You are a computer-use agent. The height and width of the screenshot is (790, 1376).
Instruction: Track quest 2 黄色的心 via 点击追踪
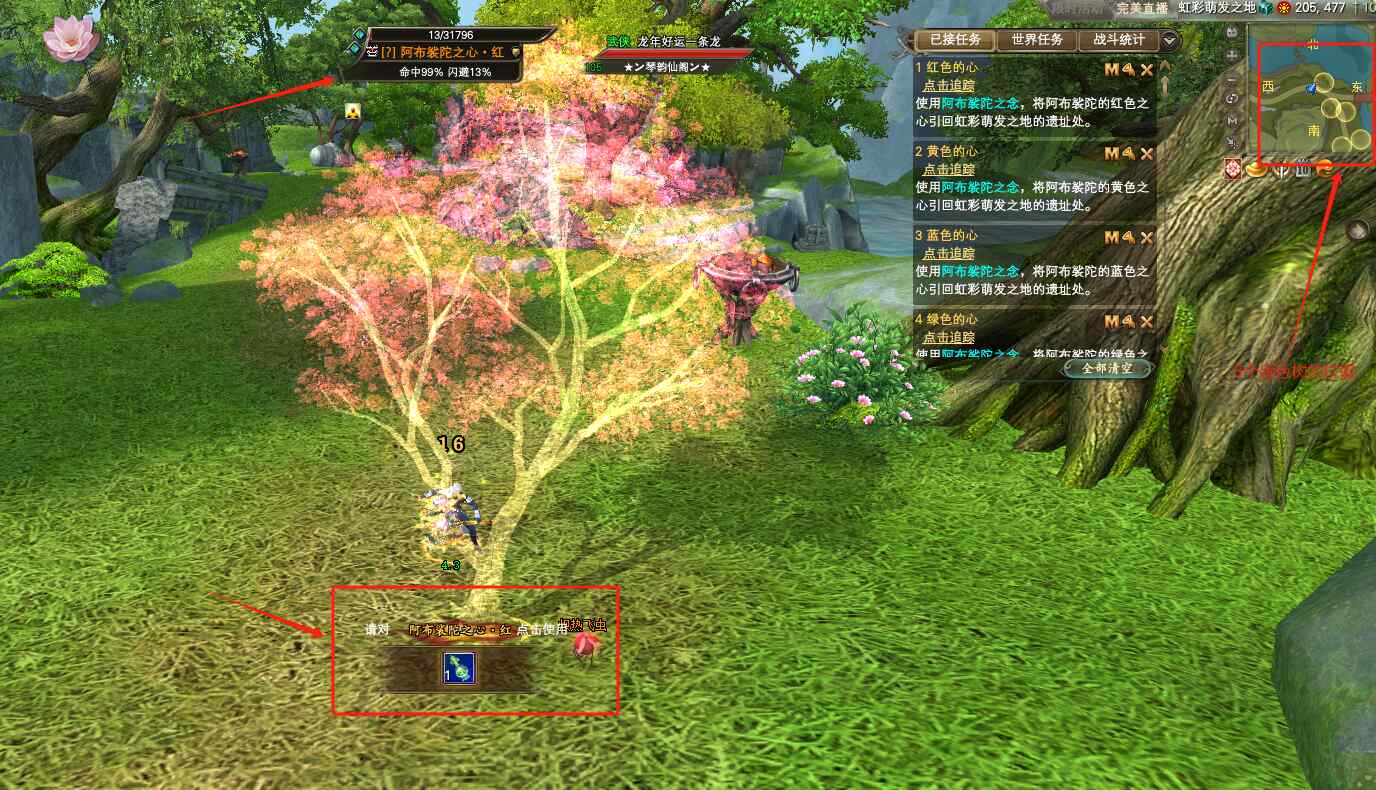[948, 170]
